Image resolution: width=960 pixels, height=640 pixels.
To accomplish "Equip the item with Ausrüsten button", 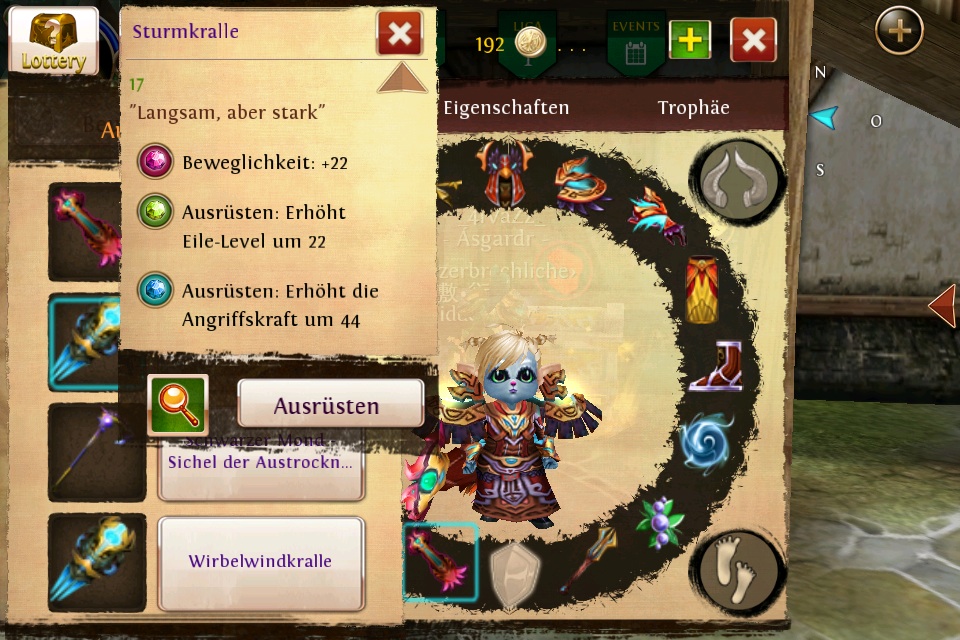I will 330,405.
